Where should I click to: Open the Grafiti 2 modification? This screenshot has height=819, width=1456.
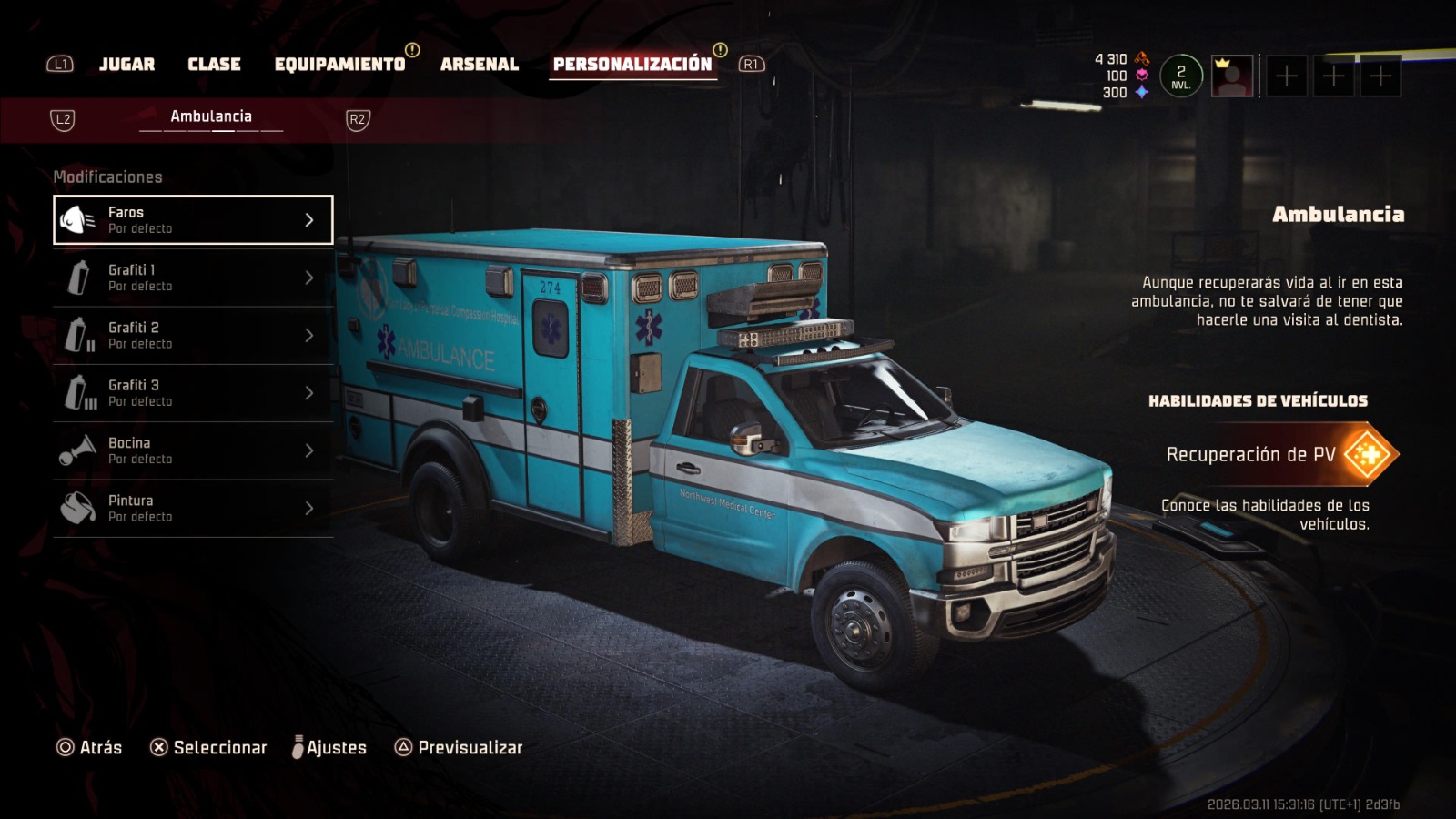pos(193,335)
